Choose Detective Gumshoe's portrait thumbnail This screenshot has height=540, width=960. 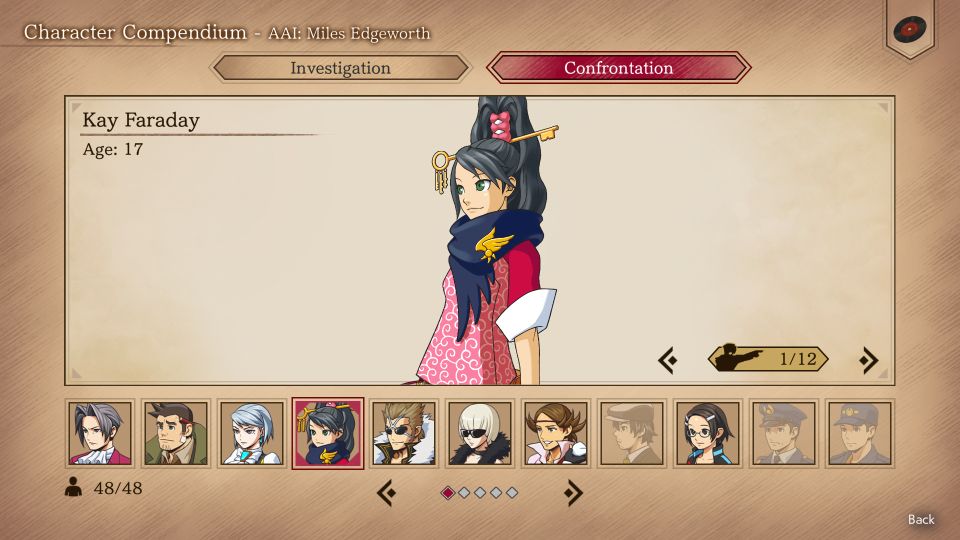pyautogui.click(x=176, y=433)
